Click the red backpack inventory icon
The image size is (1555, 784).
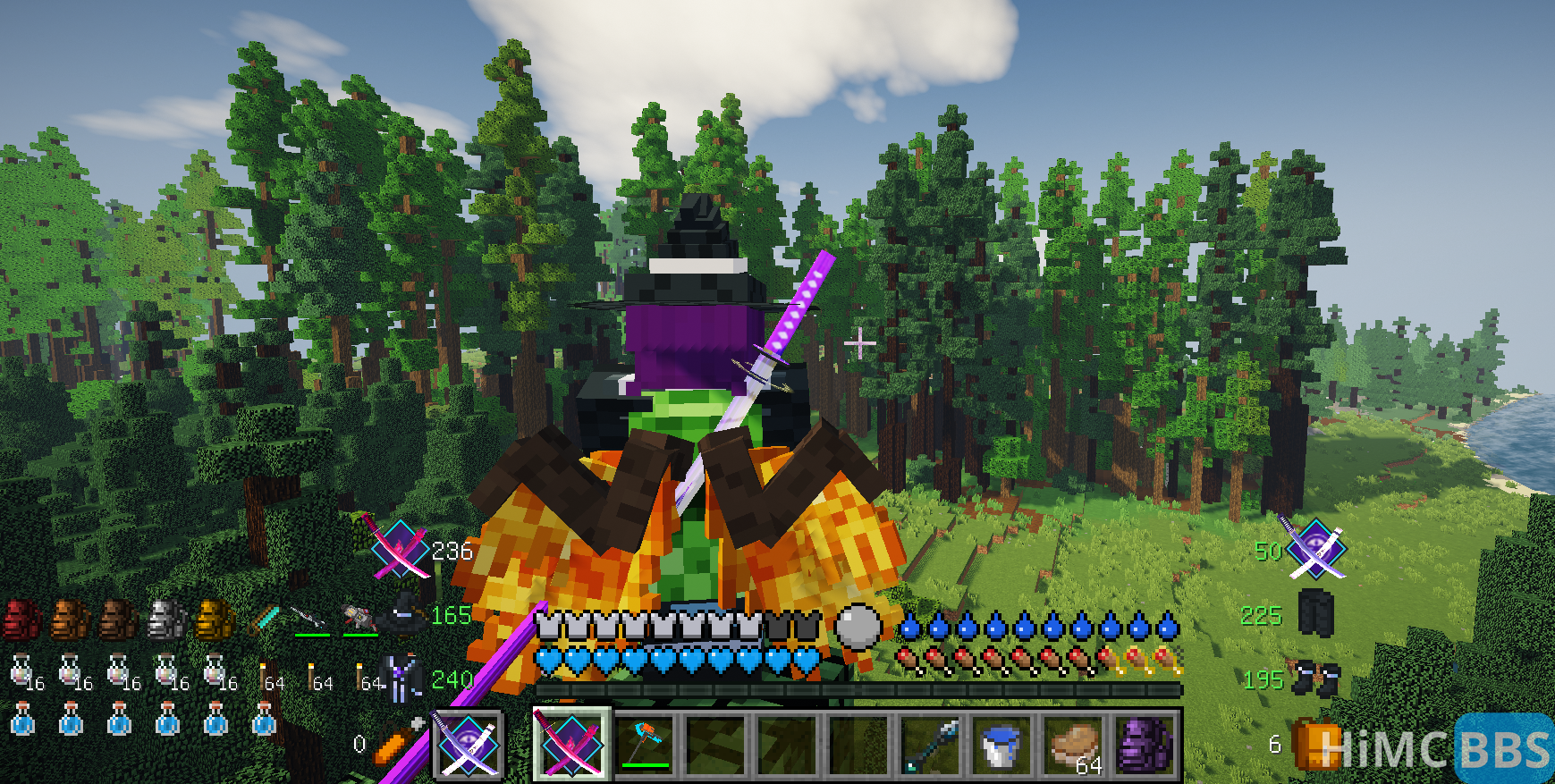pos(21,620)
